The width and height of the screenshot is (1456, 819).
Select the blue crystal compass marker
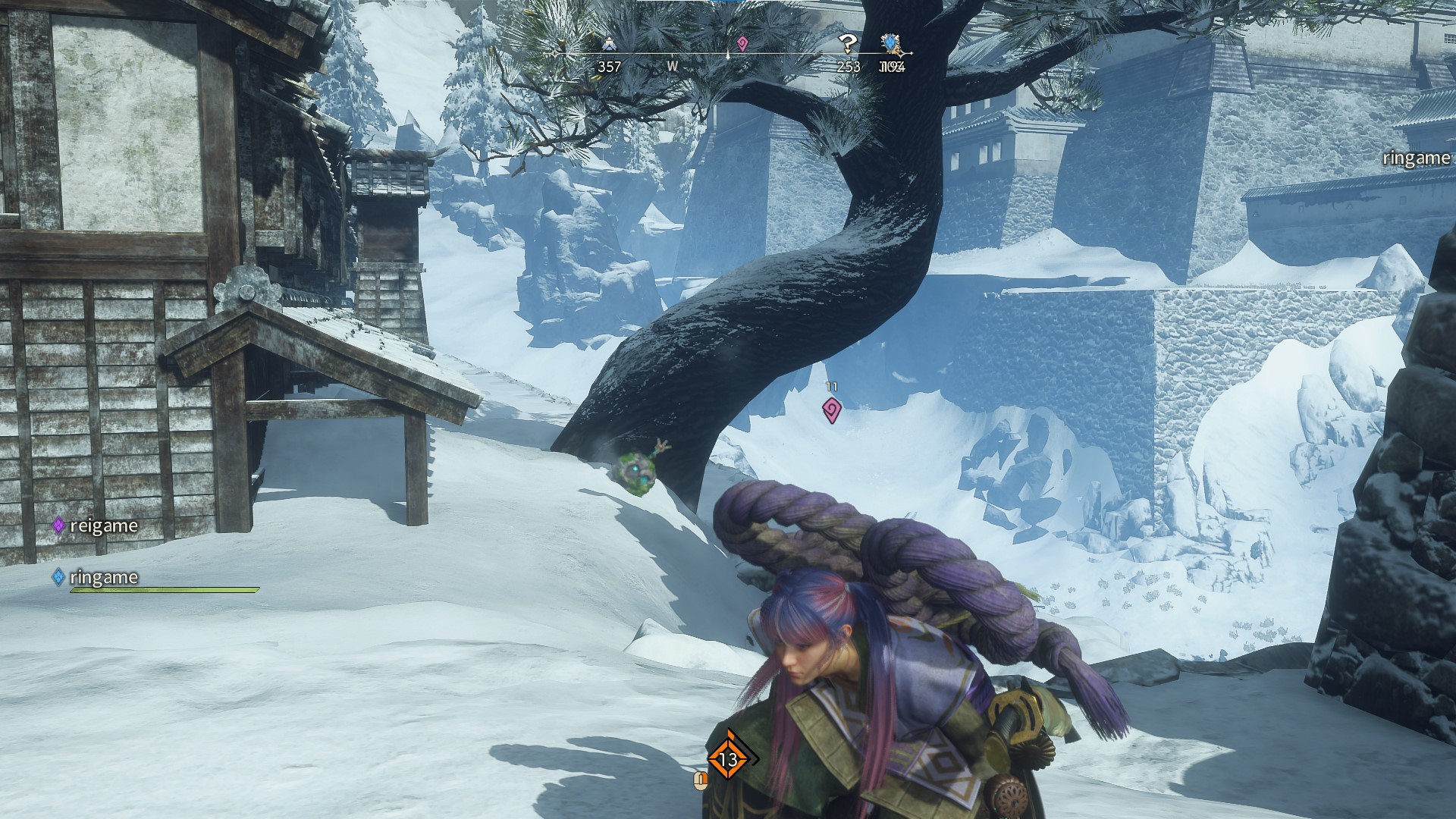point(890,43)
